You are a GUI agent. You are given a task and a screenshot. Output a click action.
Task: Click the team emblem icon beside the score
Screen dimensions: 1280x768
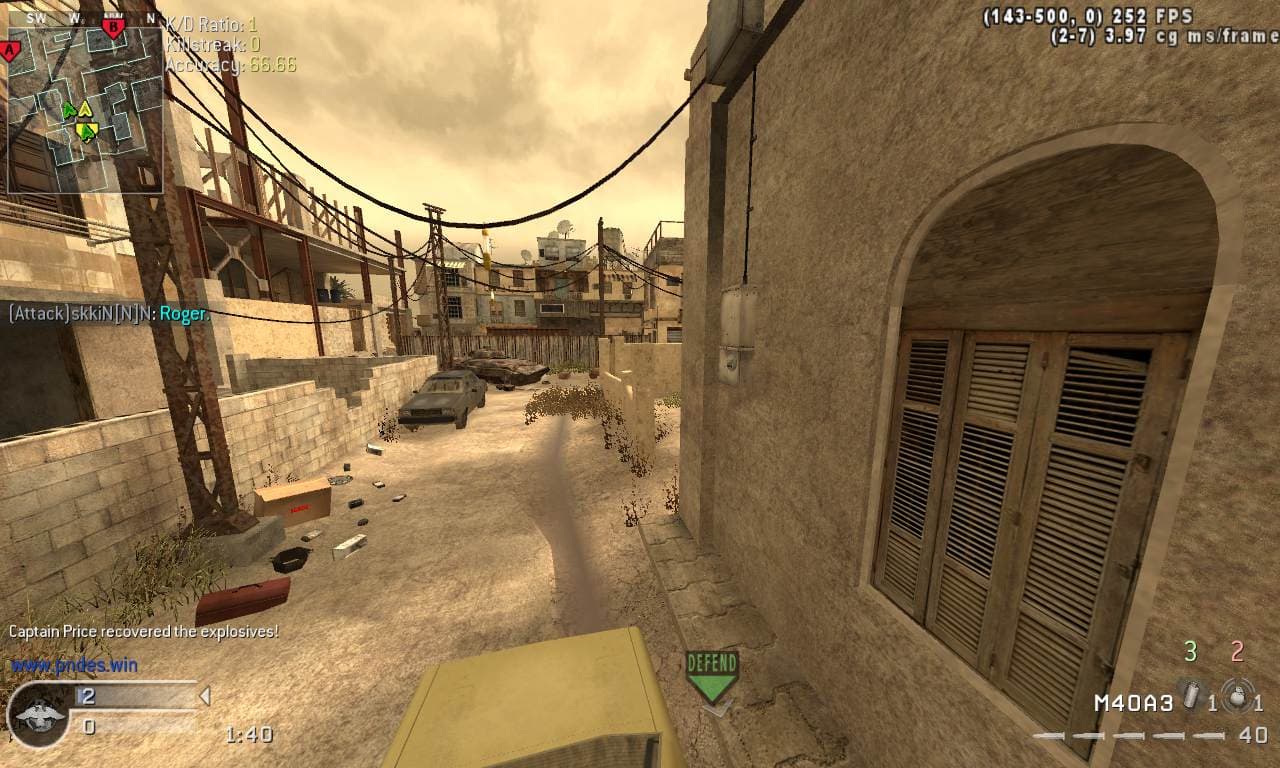tap(39, 715)
